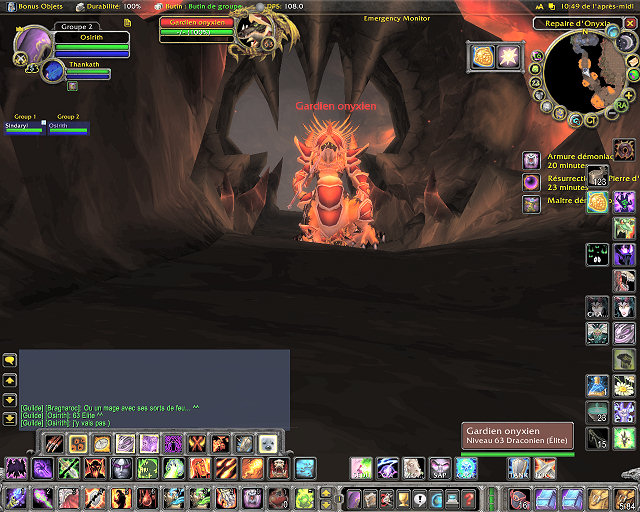Open the Butin de groupe loot setting
Screen dimensions: 640x512
coord(200,6)
